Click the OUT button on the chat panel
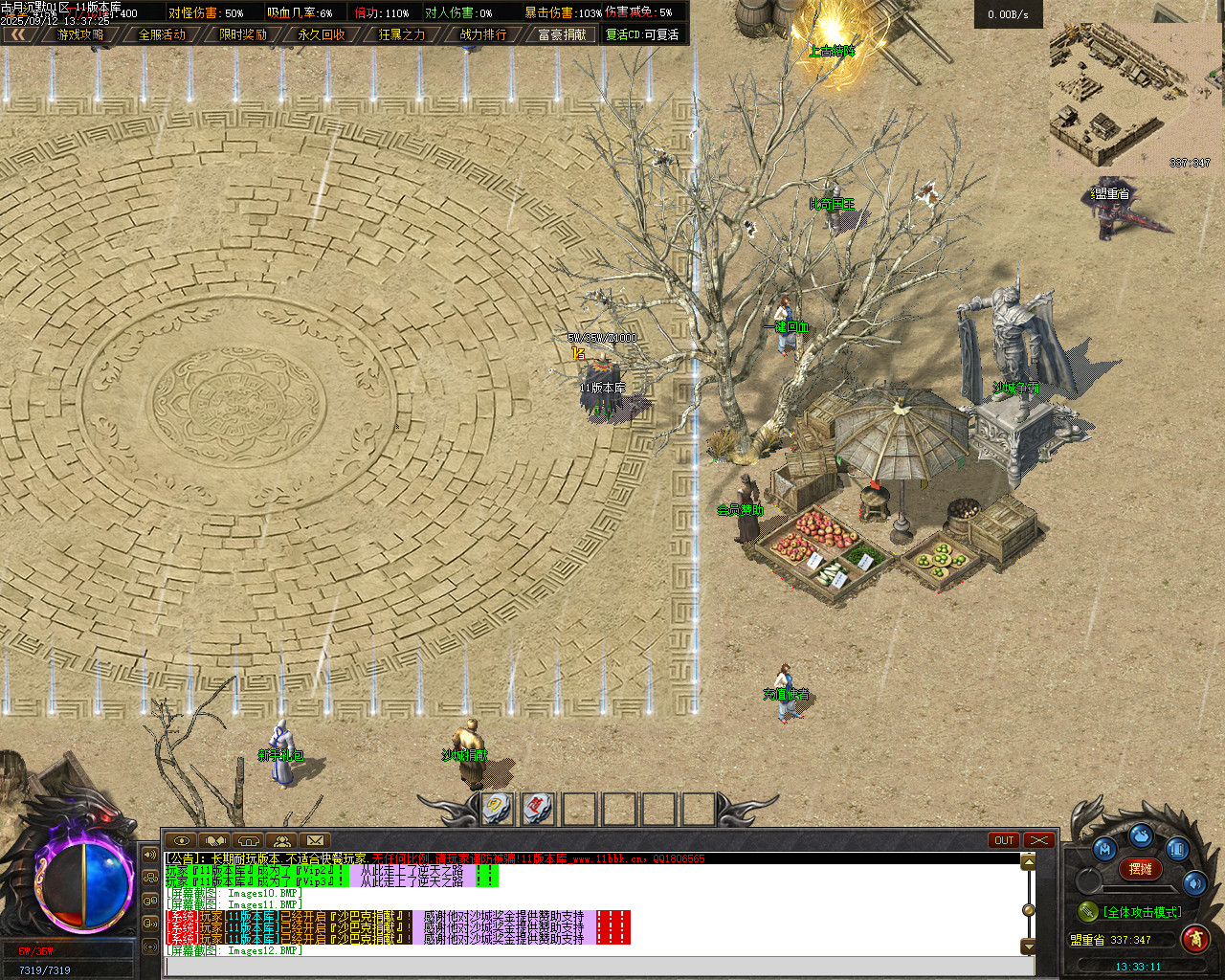The image size is (1225, 980). (1004, 840)
